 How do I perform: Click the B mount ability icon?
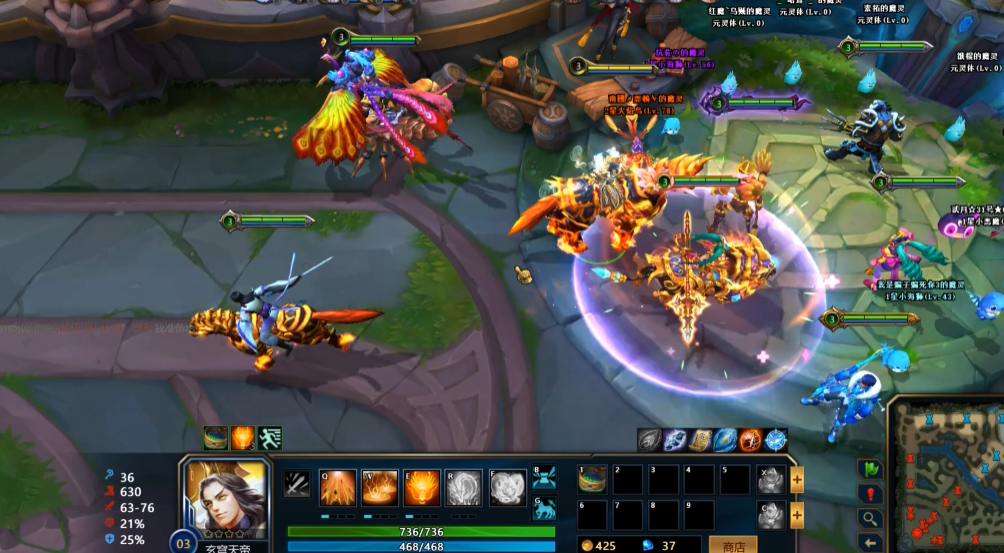click(544, 475)
